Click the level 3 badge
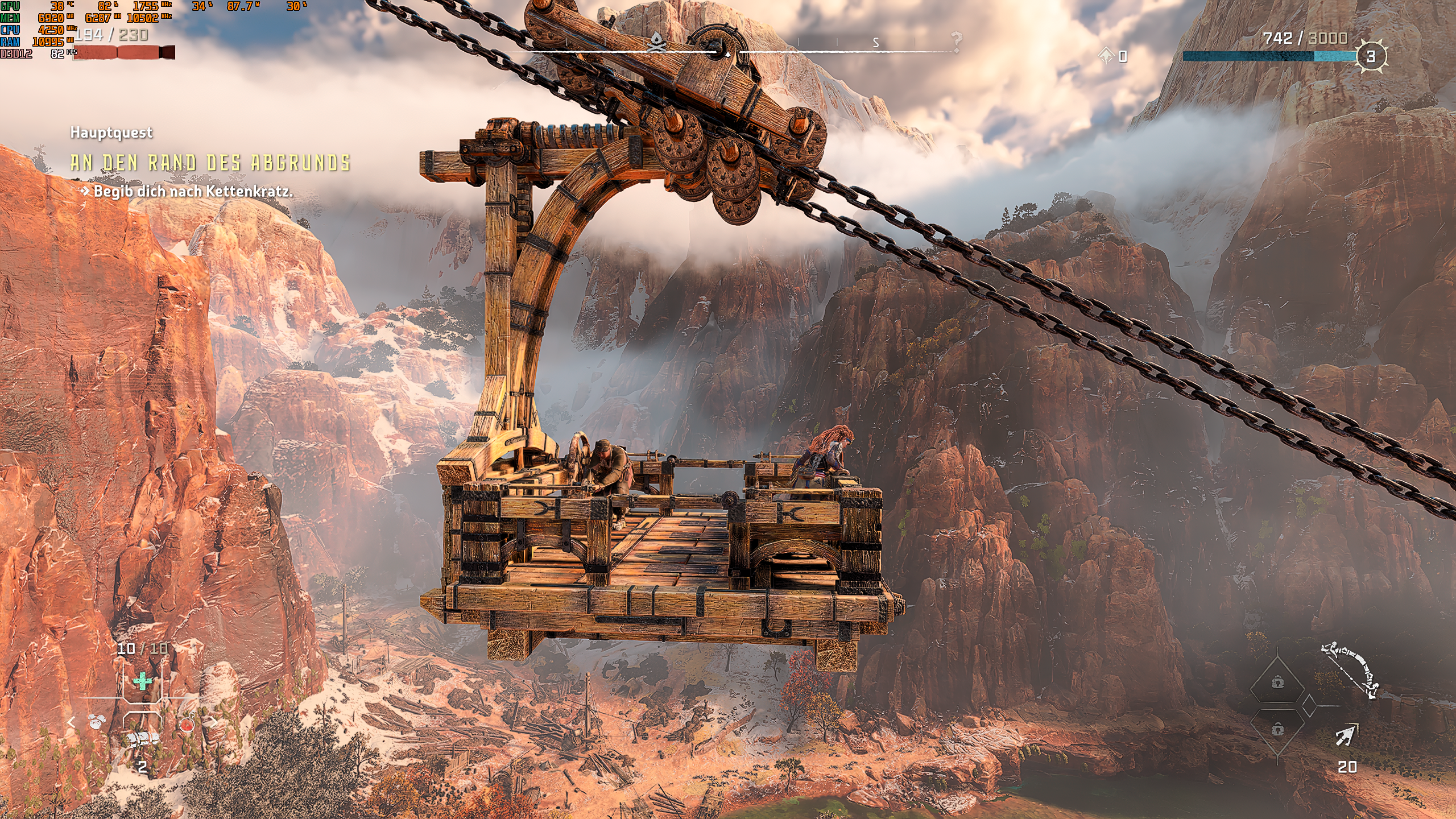The height and width of the screenshot is (819, 1456). 1371,56
